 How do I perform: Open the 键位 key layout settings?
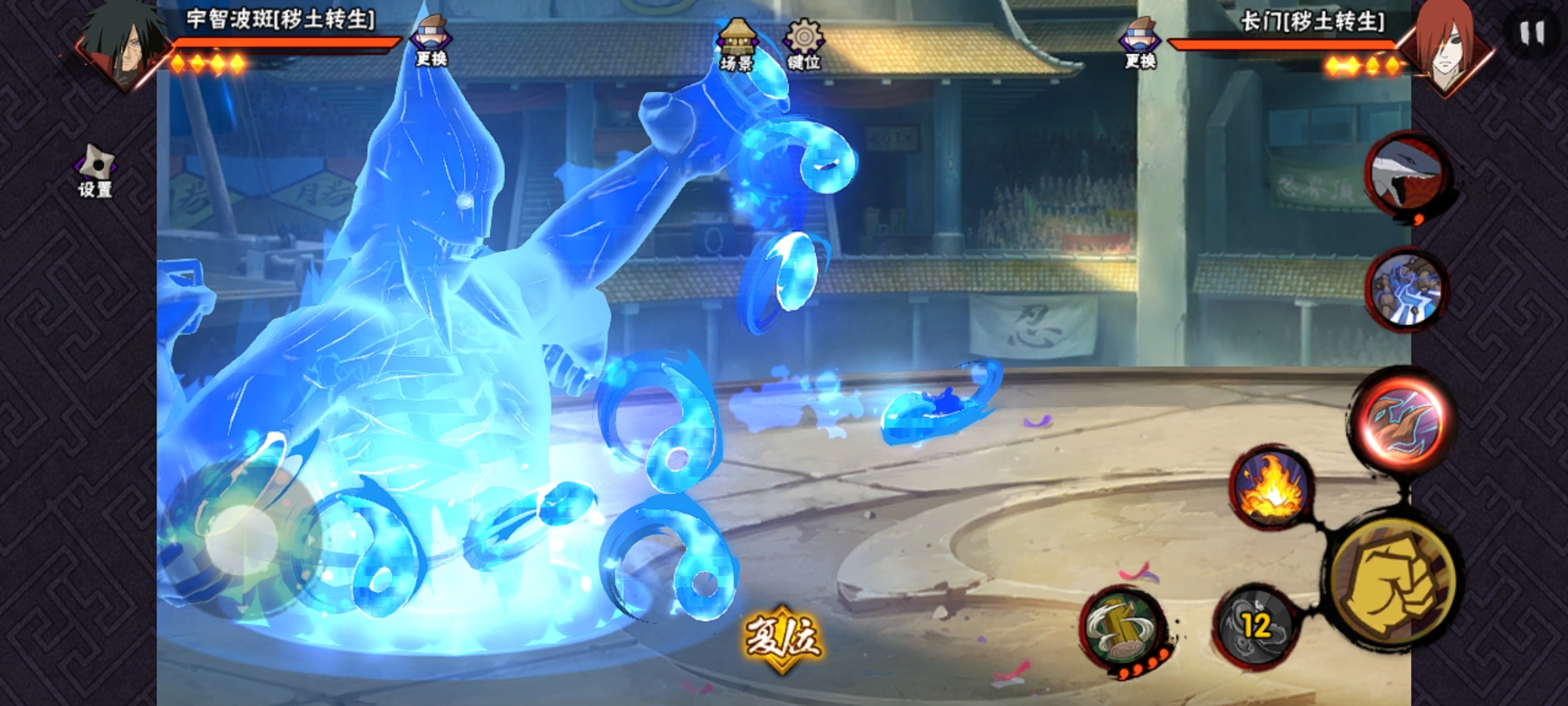tap(804, 44)
